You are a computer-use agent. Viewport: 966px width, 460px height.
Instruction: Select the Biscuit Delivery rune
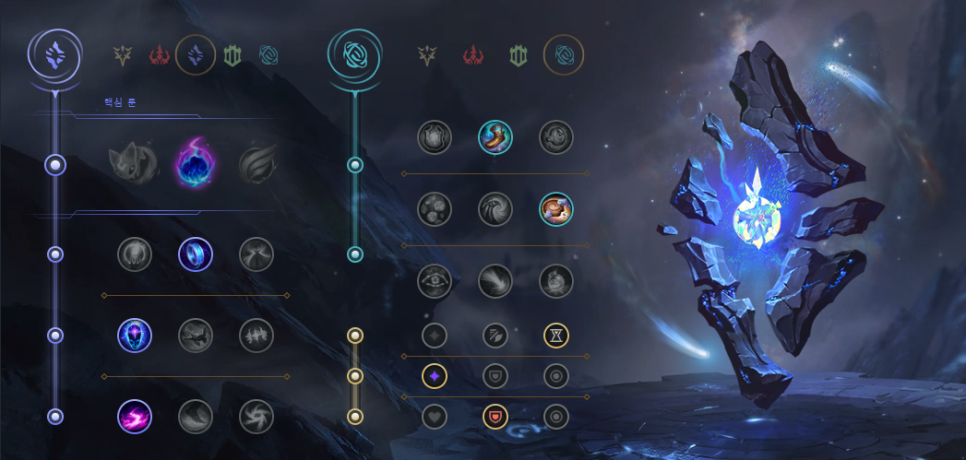(x=556, y=209)
